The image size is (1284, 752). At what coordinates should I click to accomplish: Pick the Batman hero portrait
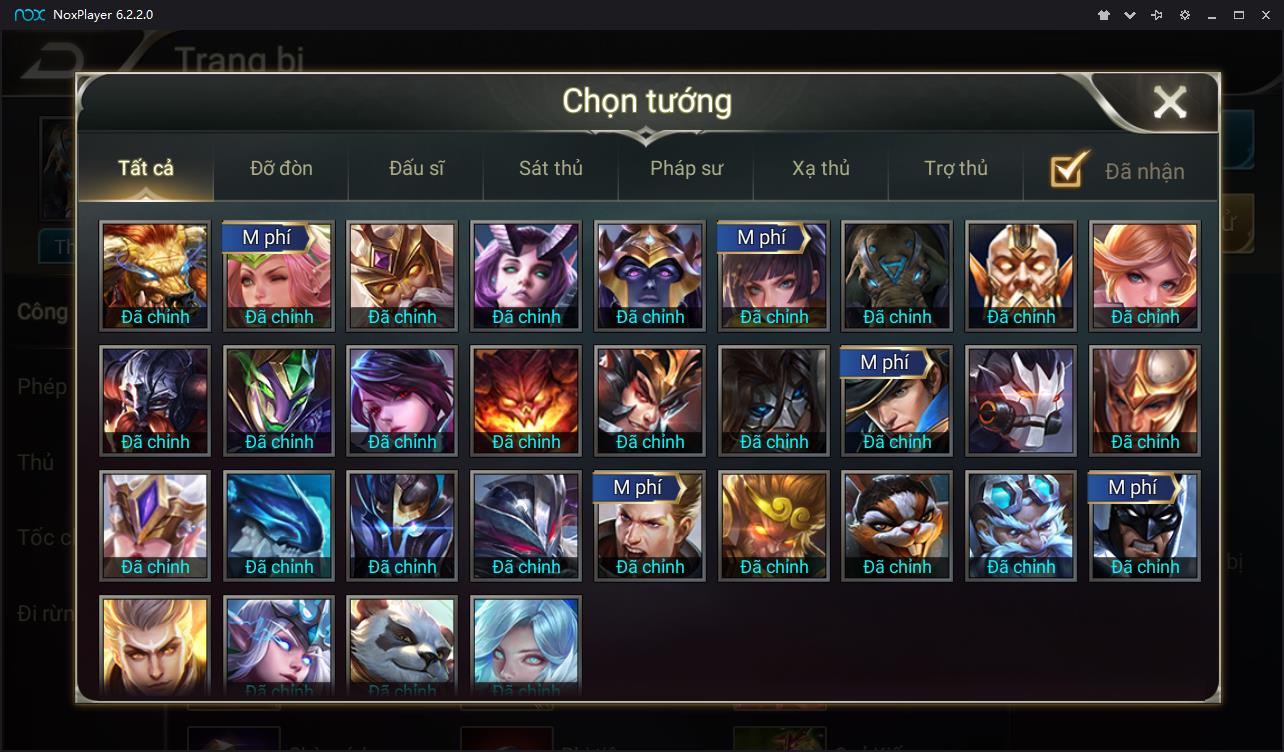click(x=1144, y=525)
